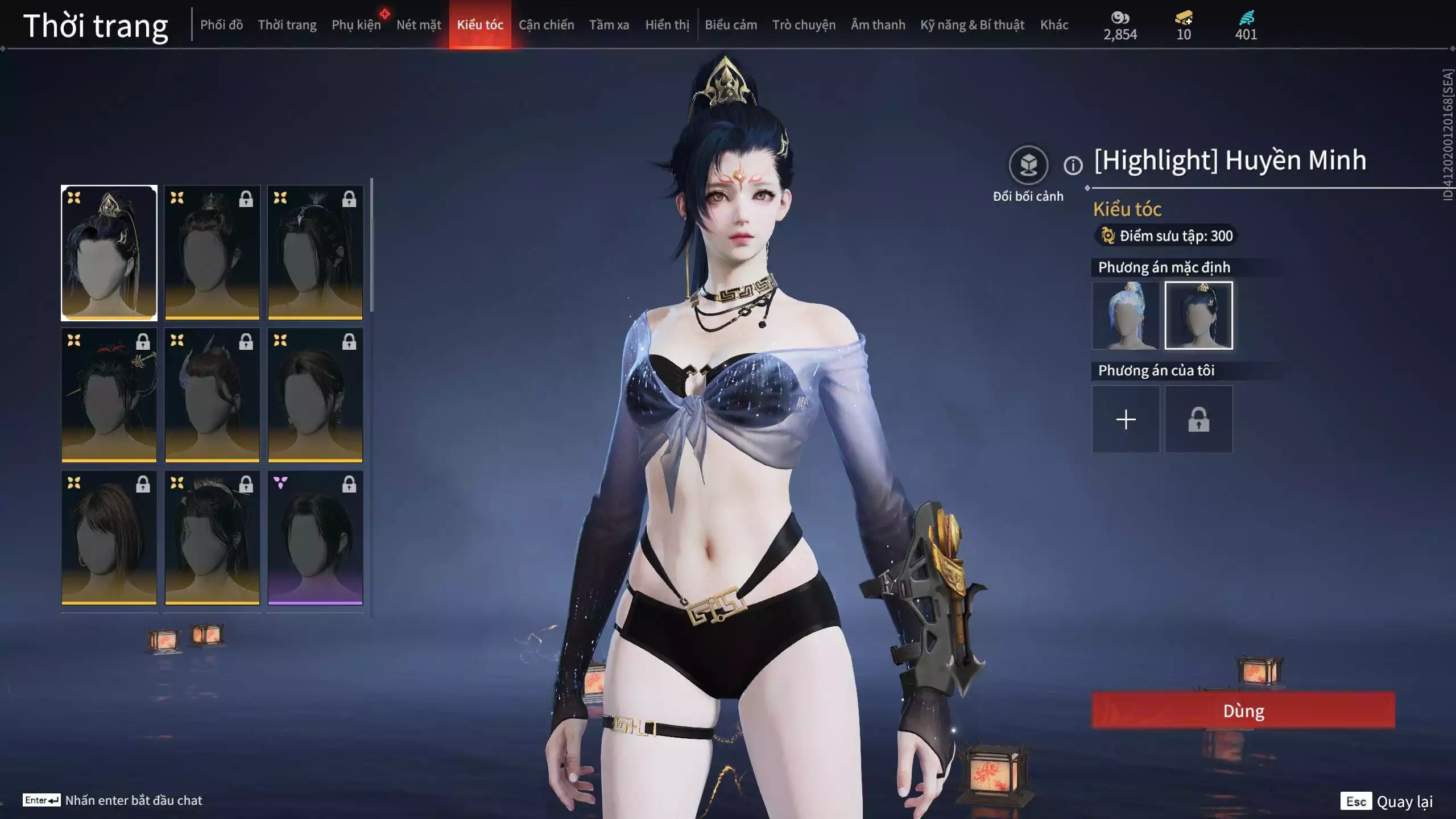The width and height of the screenshot is (1456, 819).
Task: Open the Biểu cảm tab
Action: tap(731, 25)
